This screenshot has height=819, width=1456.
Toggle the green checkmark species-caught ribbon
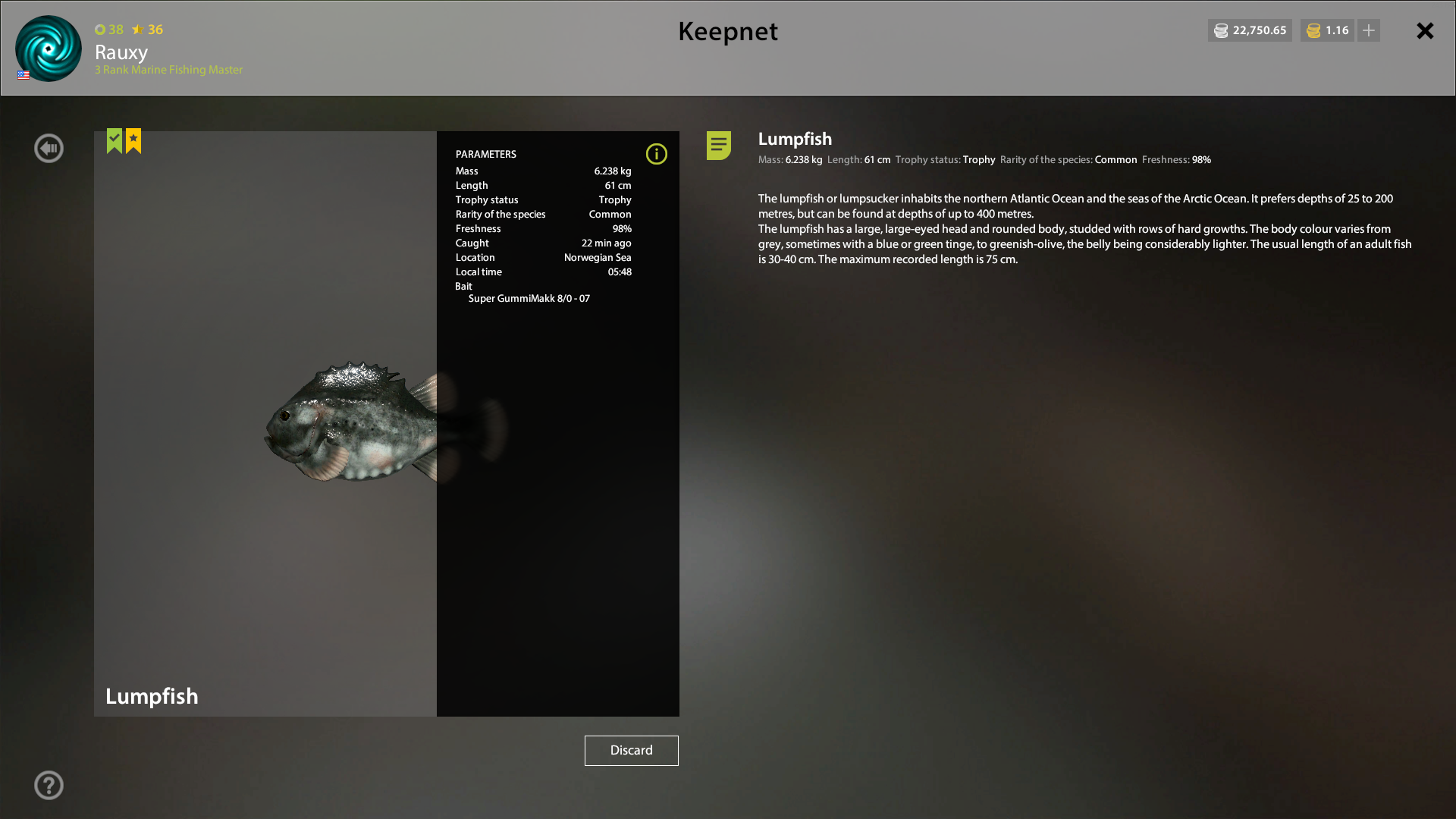(x=113, y=140)
